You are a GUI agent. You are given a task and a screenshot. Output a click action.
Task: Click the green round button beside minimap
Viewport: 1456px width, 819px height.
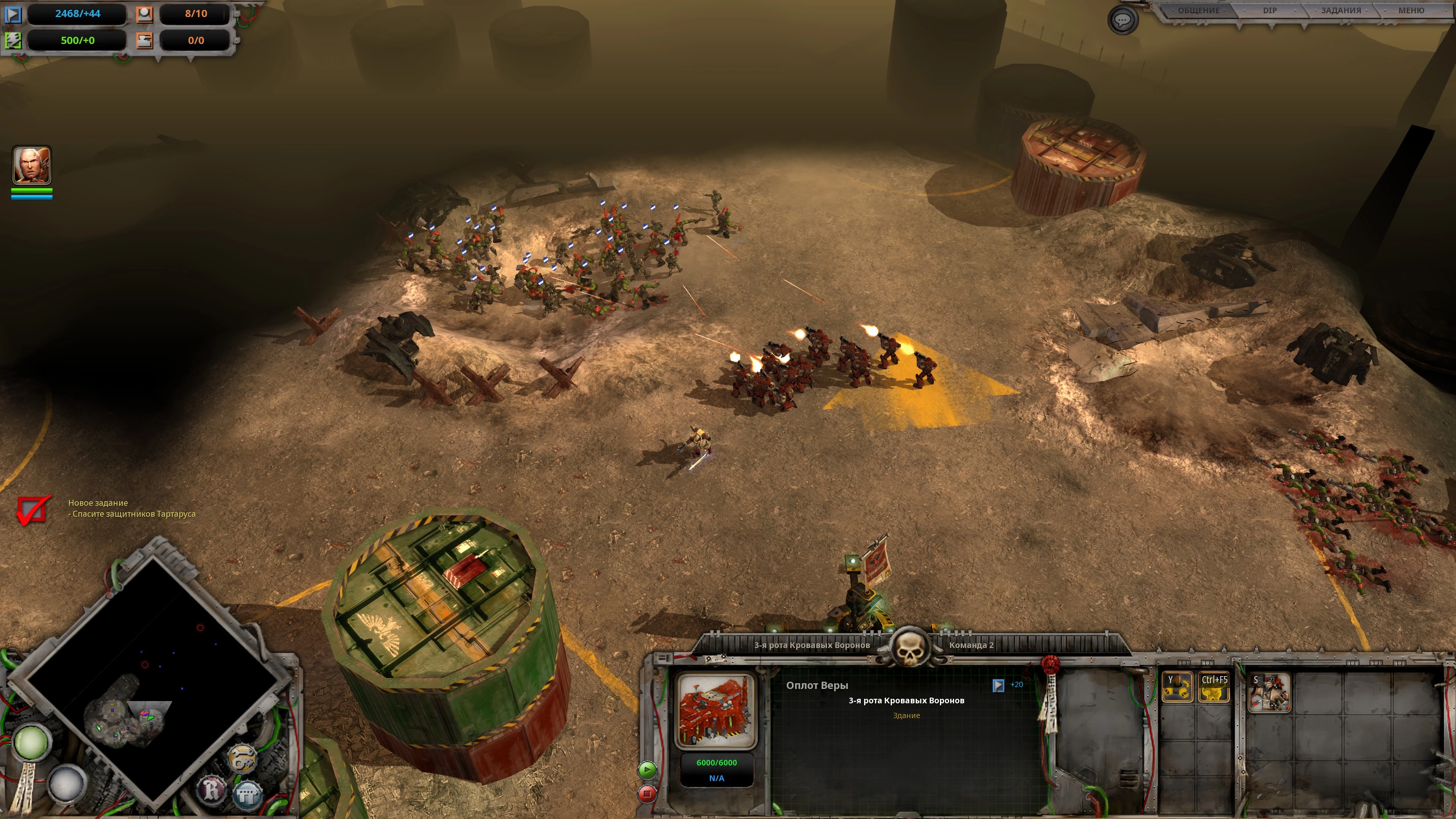click(x=31, y=742)
